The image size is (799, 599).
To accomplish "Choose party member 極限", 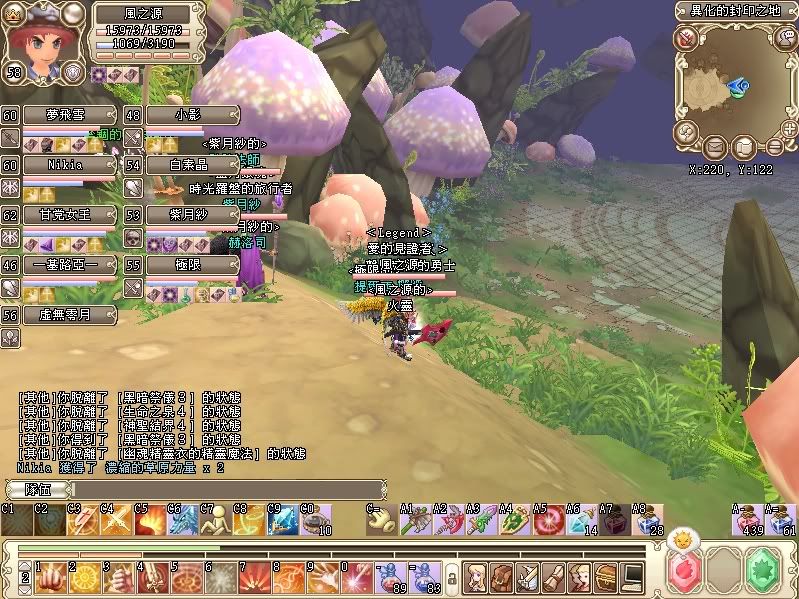I will click(x=191, y=265).
